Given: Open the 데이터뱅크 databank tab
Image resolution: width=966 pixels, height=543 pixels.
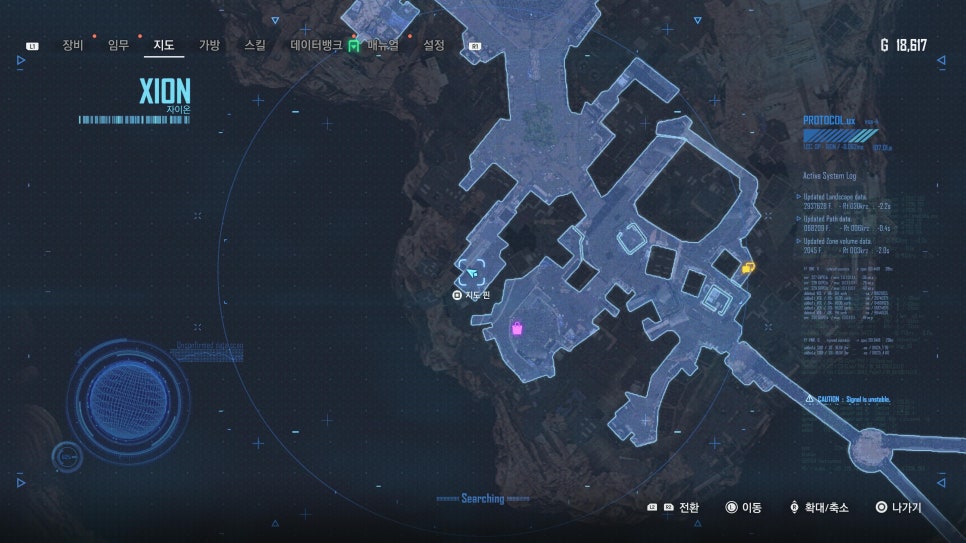Looking at the screenshot, I should tap(316, 45).
